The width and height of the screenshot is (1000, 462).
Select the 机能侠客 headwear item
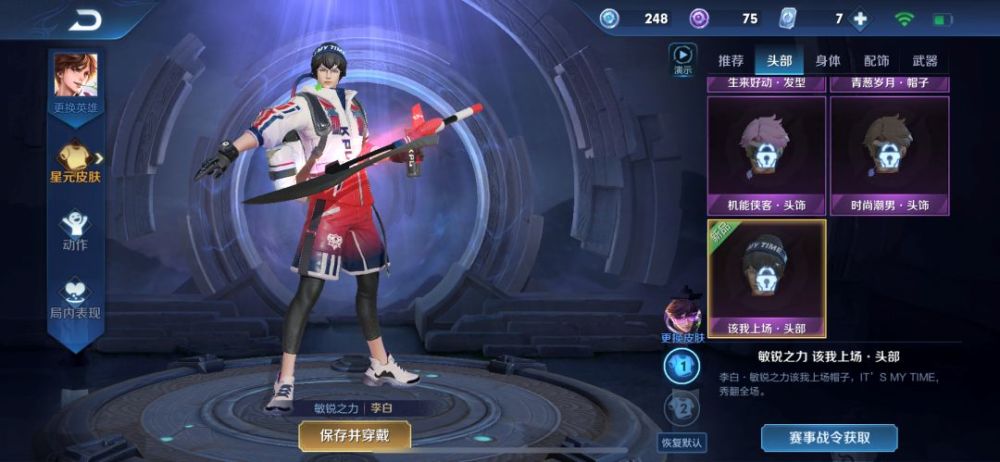(x=767, y=155)
